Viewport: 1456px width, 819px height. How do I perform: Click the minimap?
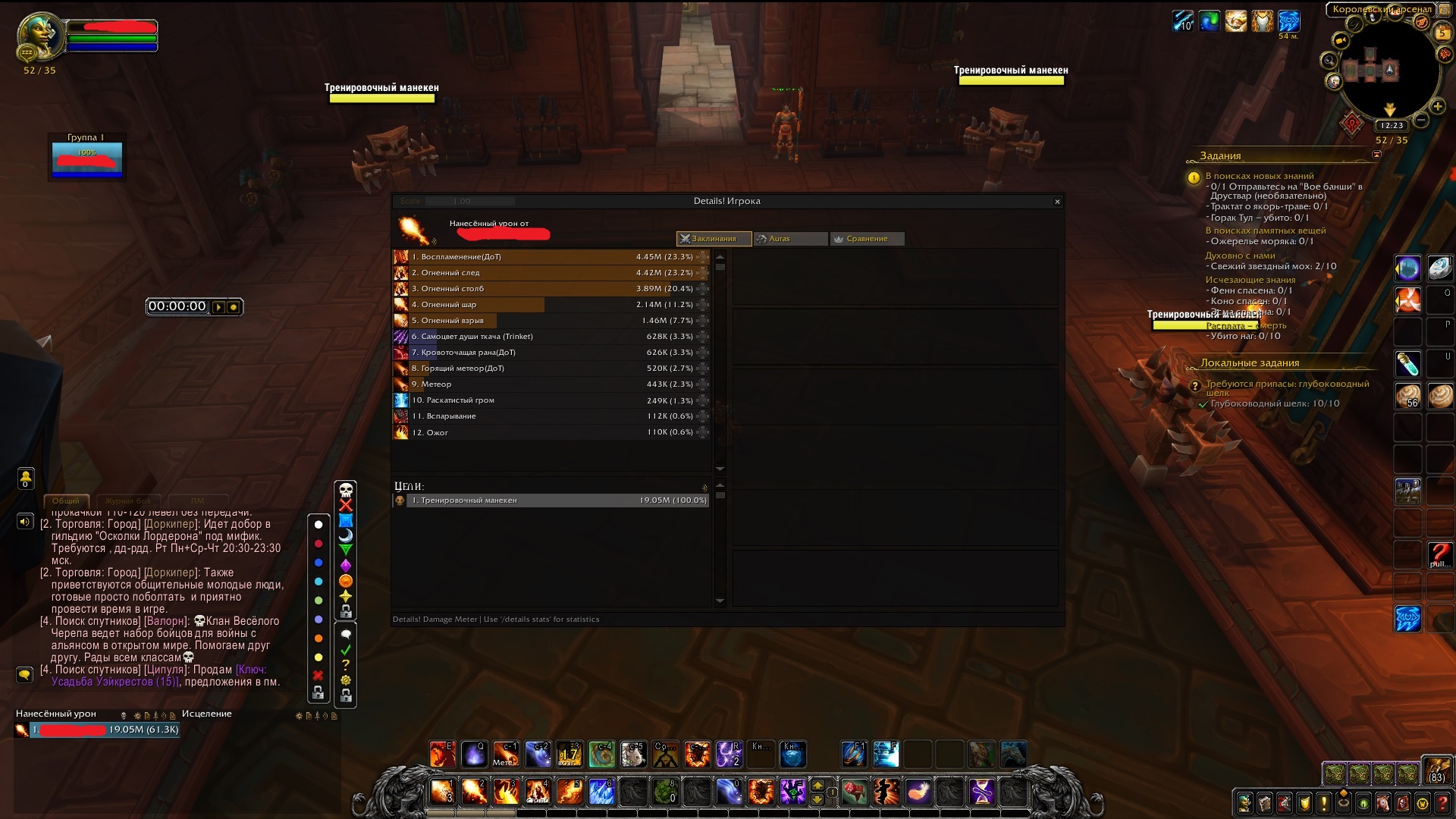(x=1387, y=73)
